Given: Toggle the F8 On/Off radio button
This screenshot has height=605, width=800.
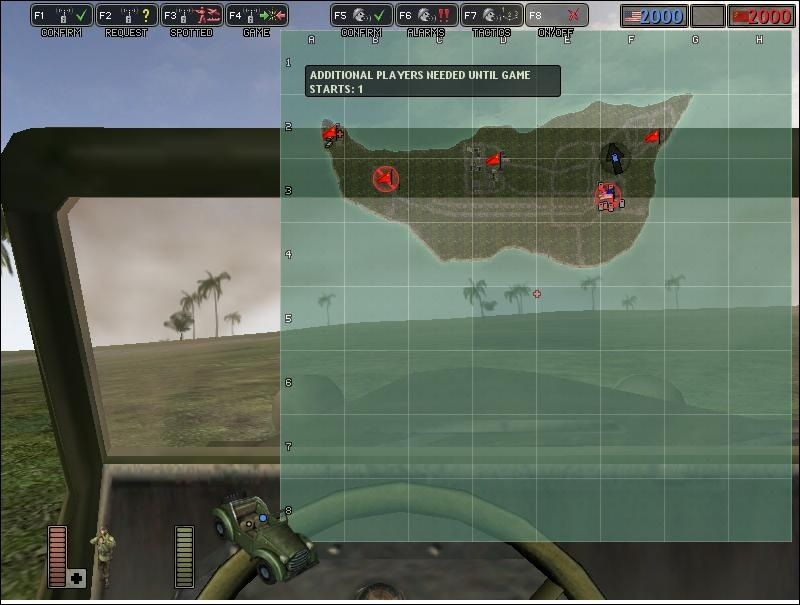Looking at the screenshot, I should point(556,16).
